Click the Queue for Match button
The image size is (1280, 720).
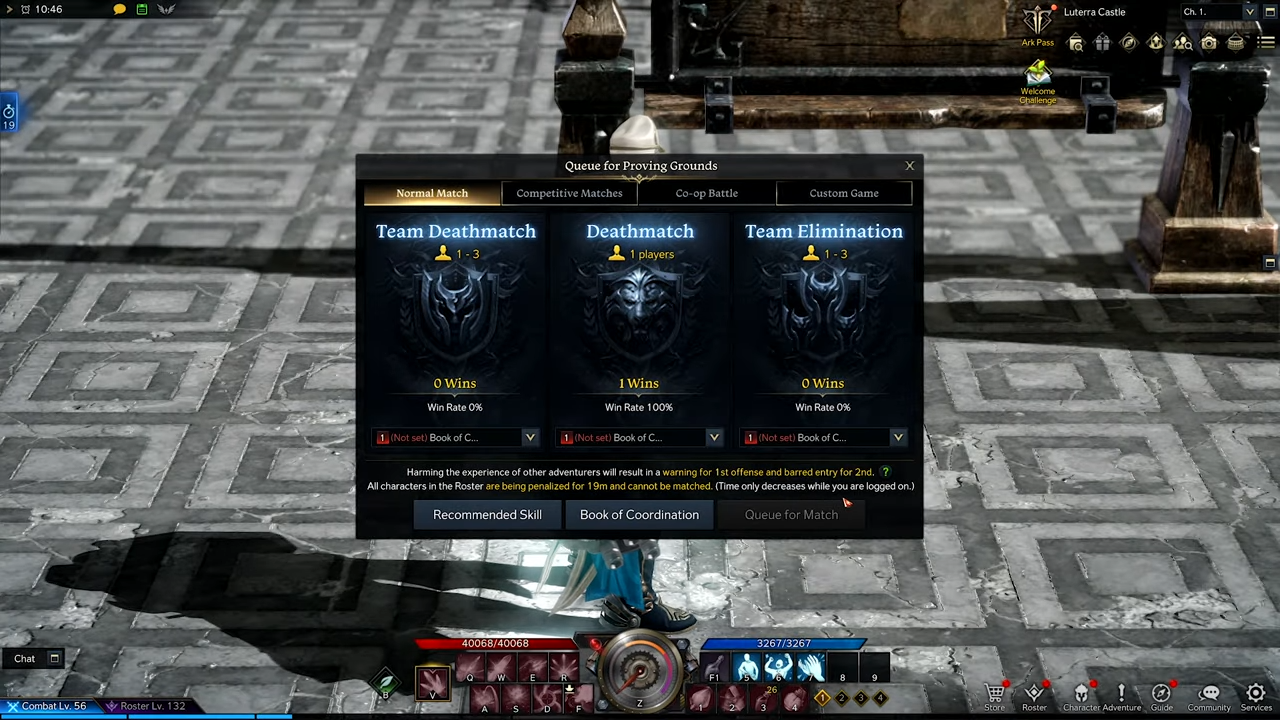click(791, 515)
